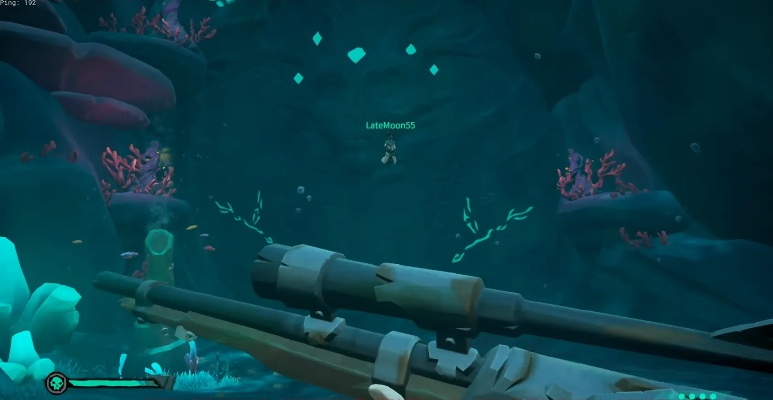Image resolution: width=773 pixels, height=400 pixels.
Task: Click the green skull health icon
Action: [x=57, y=383]
